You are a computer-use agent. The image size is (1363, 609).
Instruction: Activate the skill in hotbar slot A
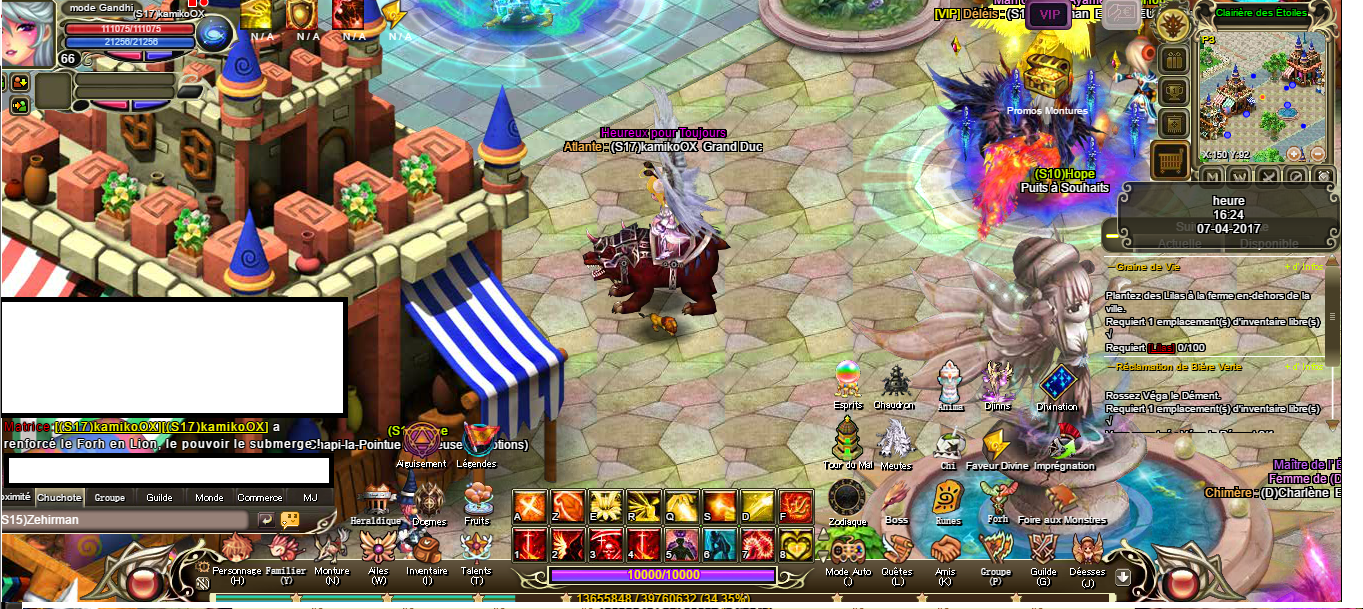529,506
